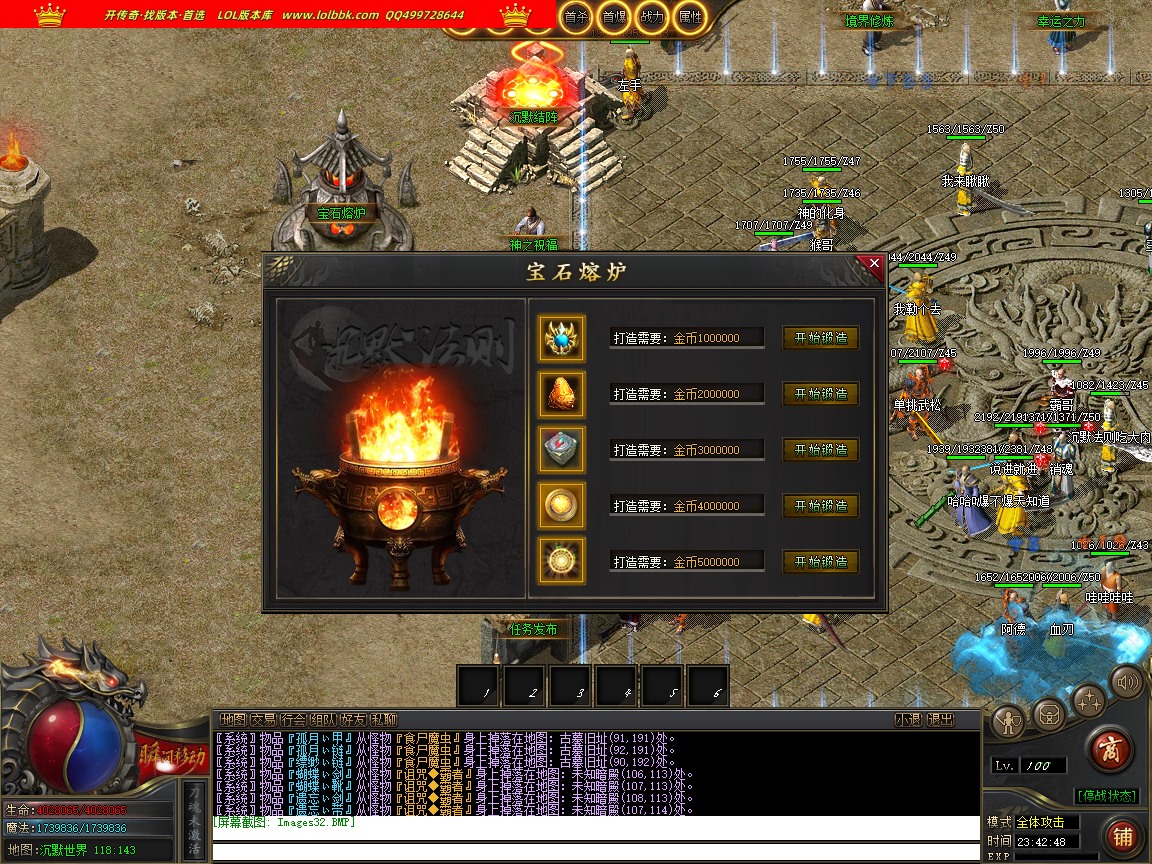Show the 战力 combat power panel

tap(651, 17)
